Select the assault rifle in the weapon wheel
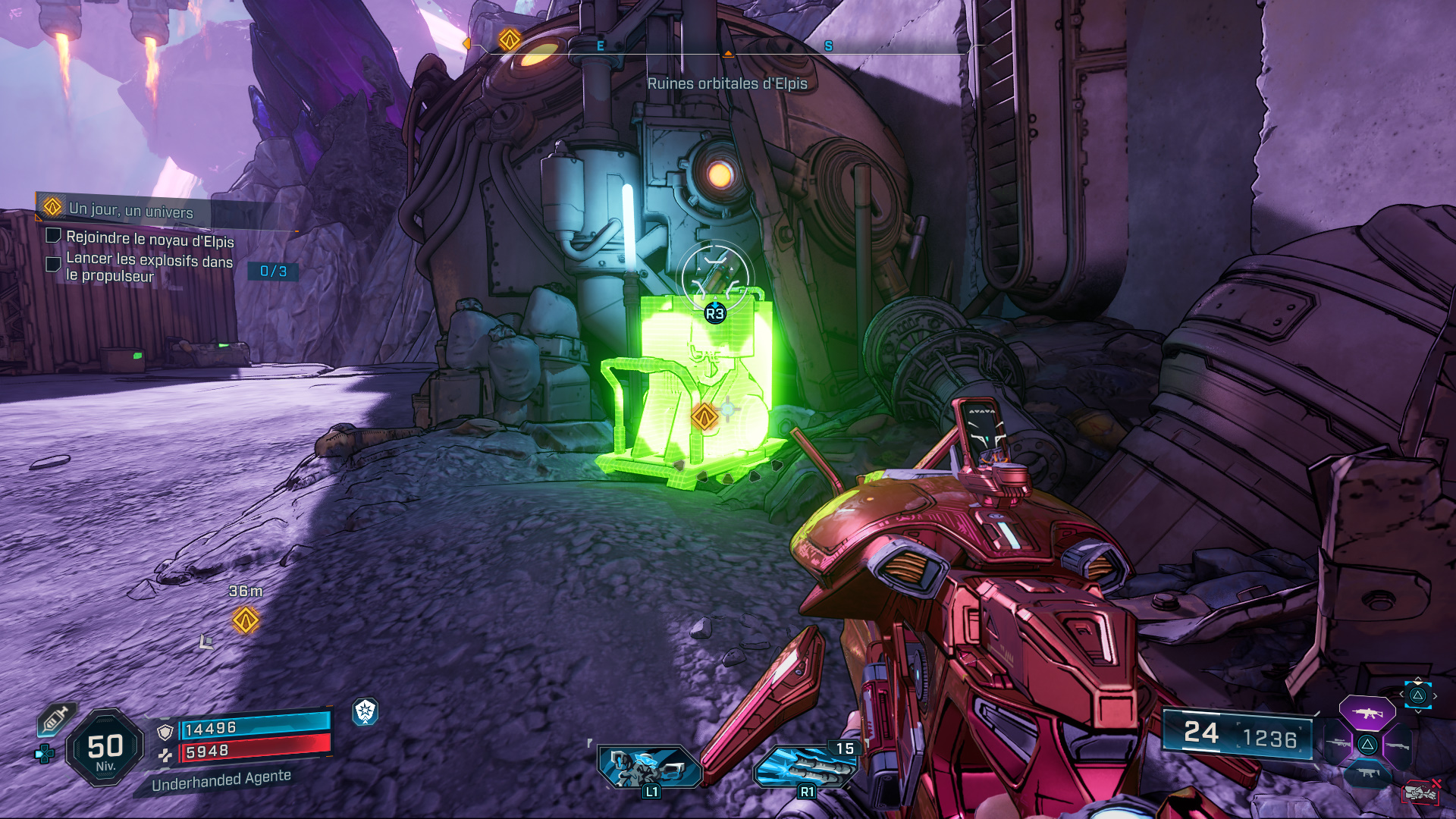The height and width of the screenshot is (819, 1456). pyautogui.click(x=1367, y=713)
